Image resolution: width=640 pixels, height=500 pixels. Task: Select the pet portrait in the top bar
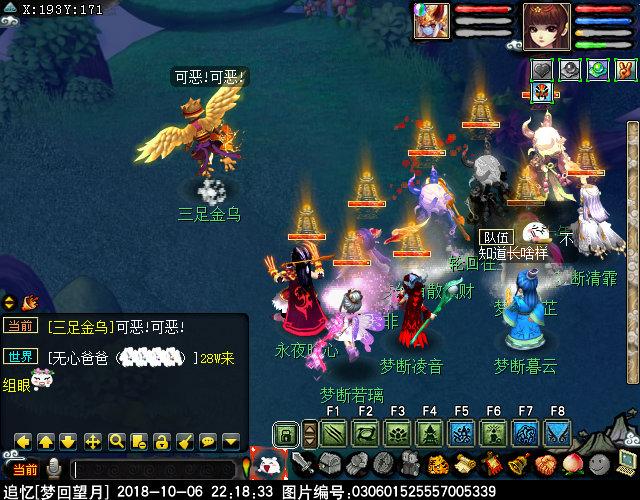(x=432, y=21)
